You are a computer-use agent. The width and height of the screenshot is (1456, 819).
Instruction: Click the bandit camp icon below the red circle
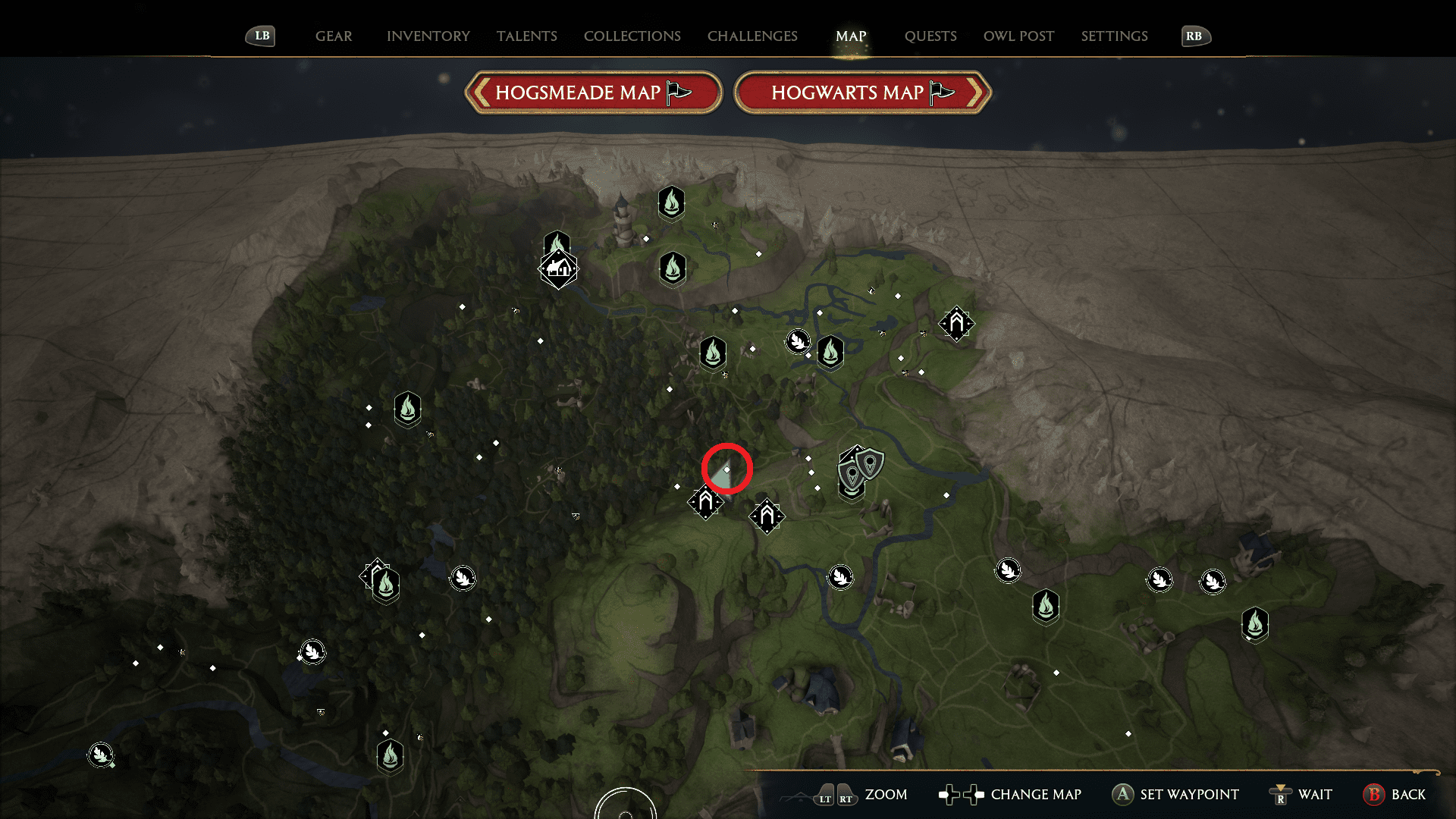706,500
